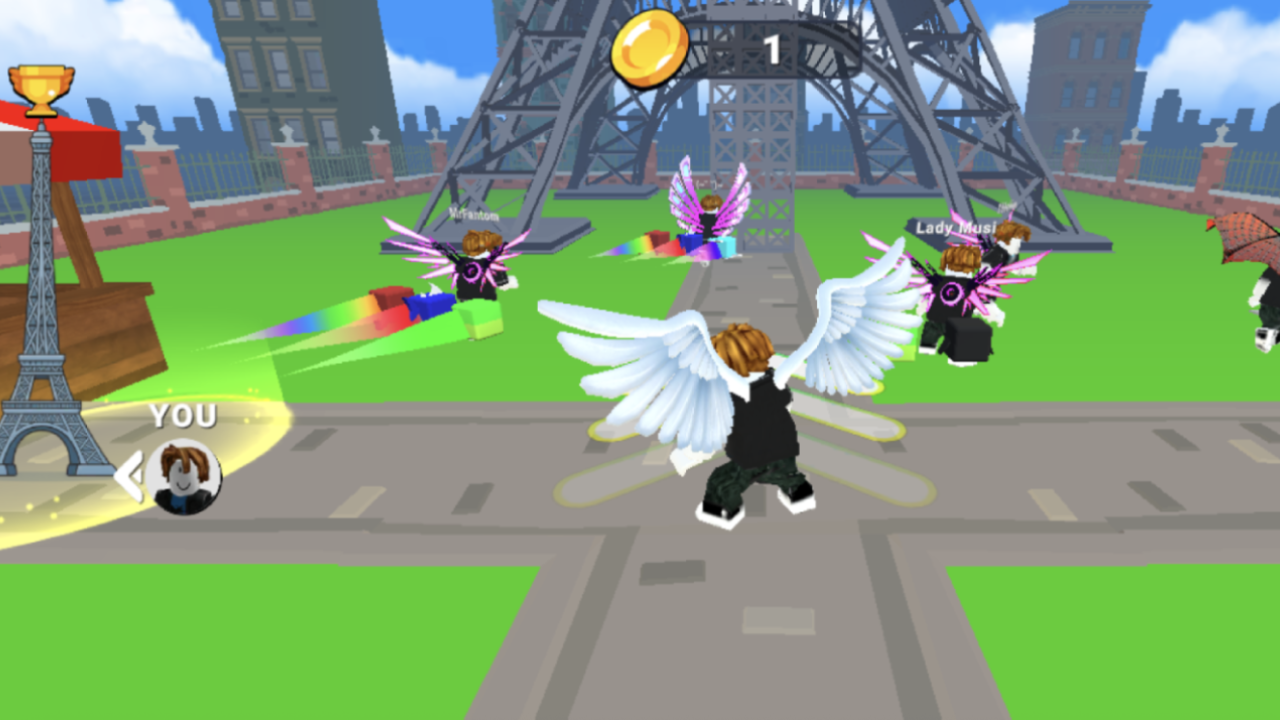Collapse the YOU indicator with the left chevron
Viewport: 1280px width, 720px height.
[x=128, y=477]
